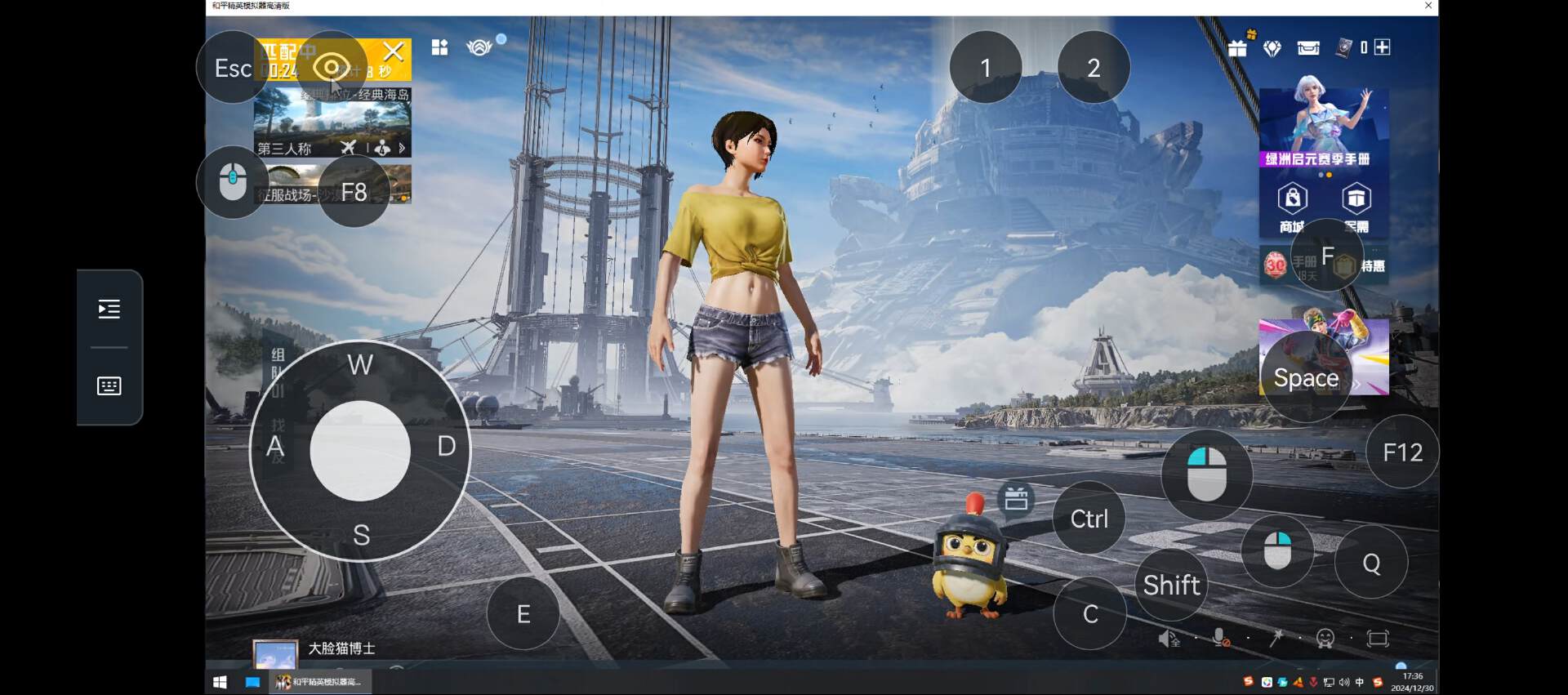
Task: Open the emulator keyboard mapping panel
Action: pos(109,386)
